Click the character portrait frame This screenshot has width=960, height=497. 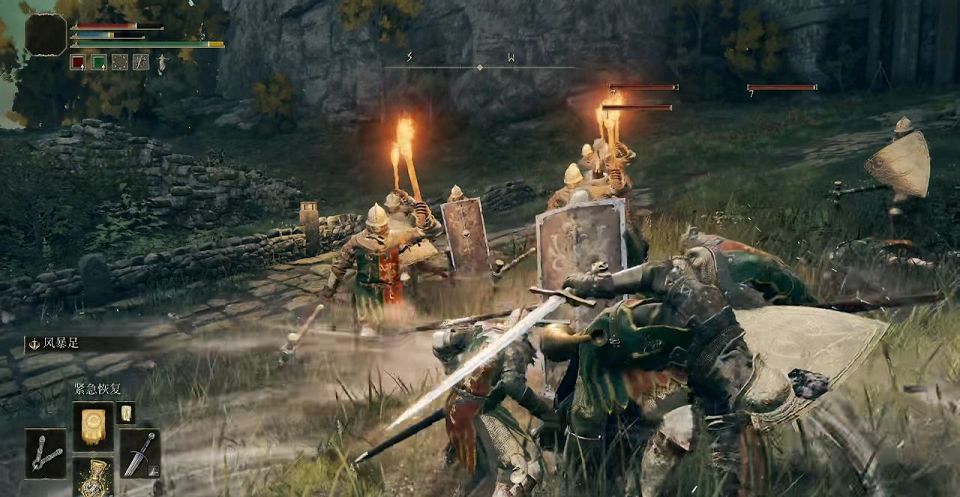click(x=46, y=34)
